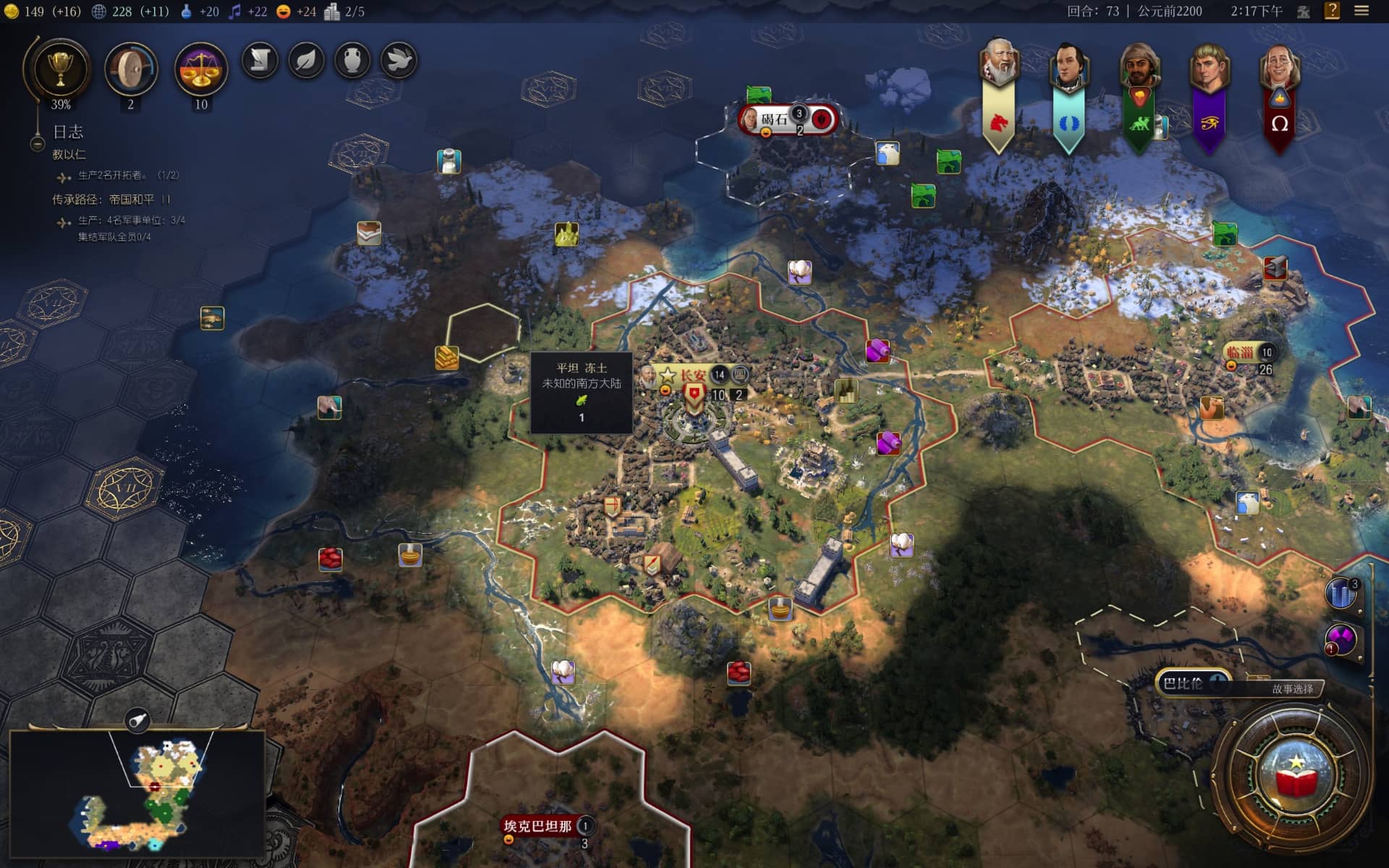This screenshot has width=1389, height=868.
Task: Collapse the 日志 journal tracker
Action: tap(38, 144)
